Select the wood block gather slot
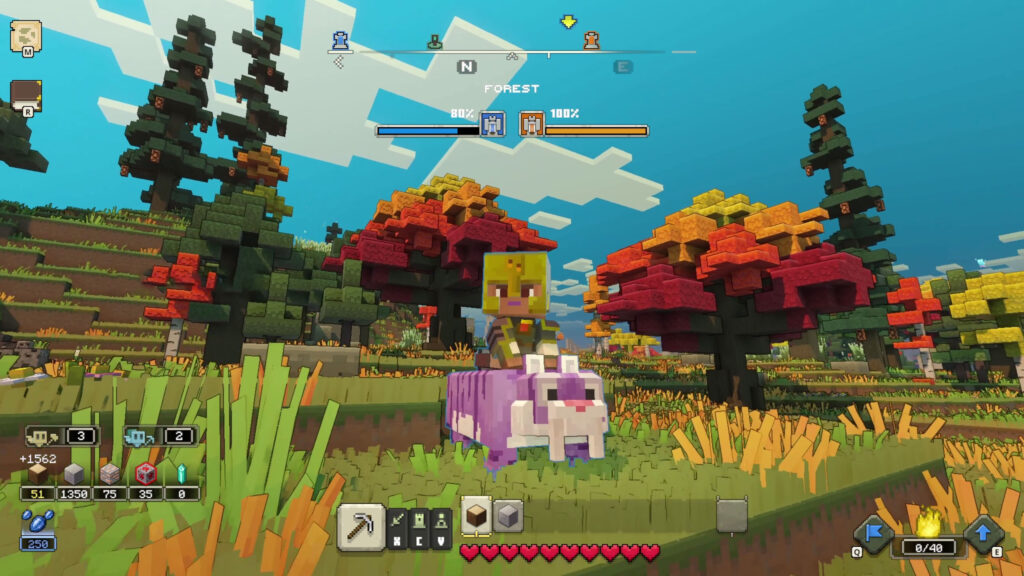The height and width of the screenshot is (576, 1024). 476,516
